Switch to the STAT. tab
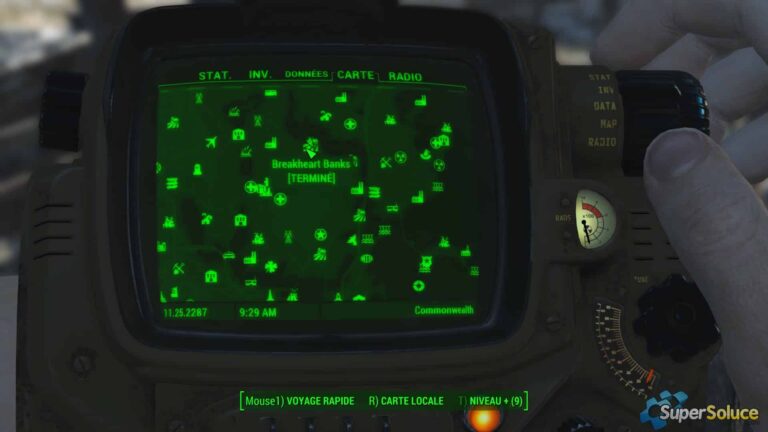The image size is (768, 432). 215,75
